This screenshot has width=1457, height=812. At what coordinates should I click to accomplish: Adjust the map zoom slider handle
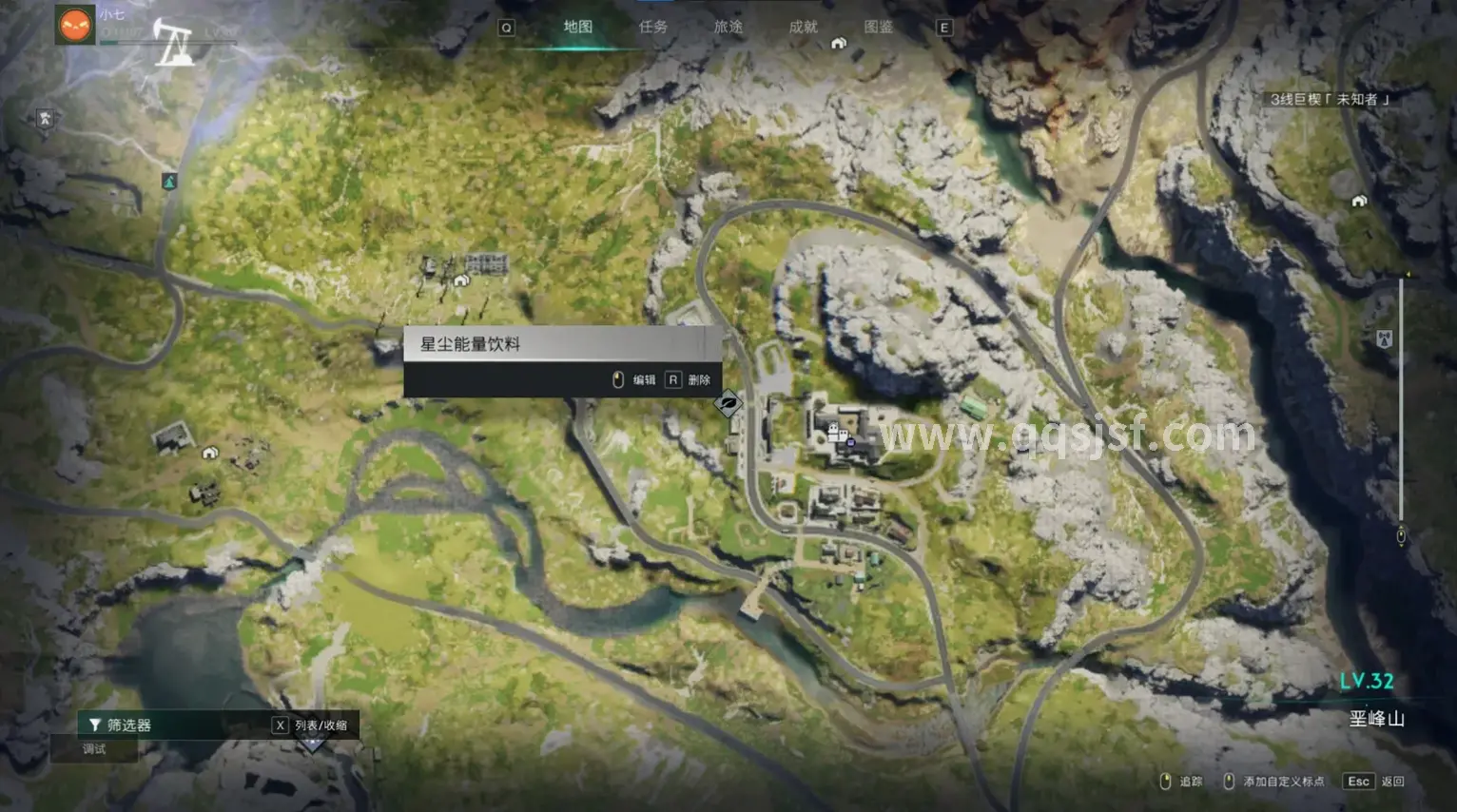(1401, 536)
